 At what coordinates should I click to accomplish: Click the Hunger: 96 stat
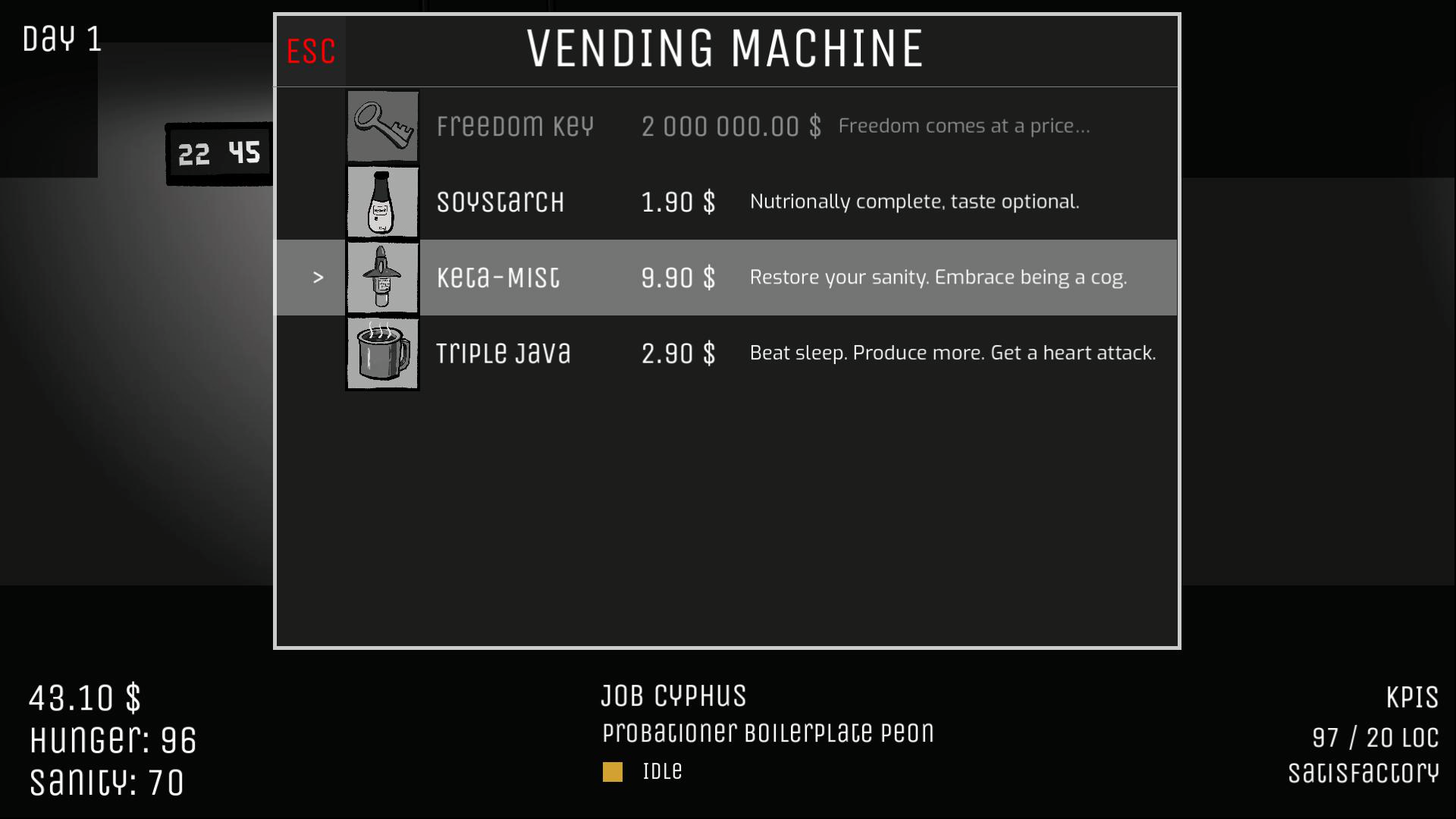111,742
